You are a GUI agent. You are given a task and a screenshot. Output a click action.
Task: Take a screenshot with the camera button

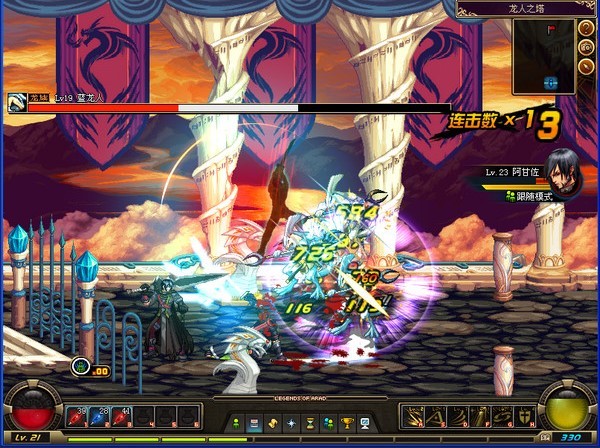[x=587, y=48]
